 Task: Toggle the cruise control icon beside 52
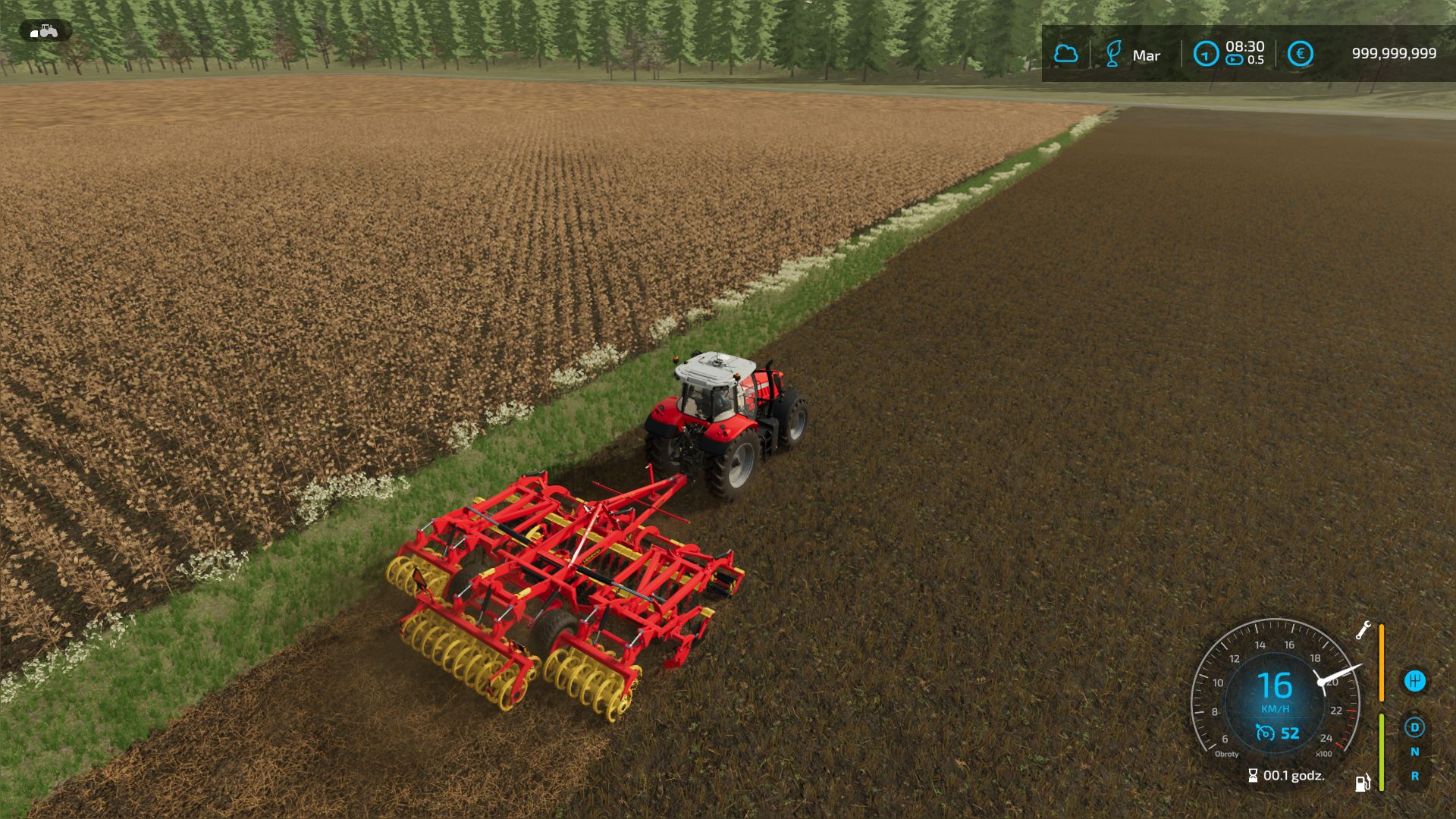coord(1264,733)
